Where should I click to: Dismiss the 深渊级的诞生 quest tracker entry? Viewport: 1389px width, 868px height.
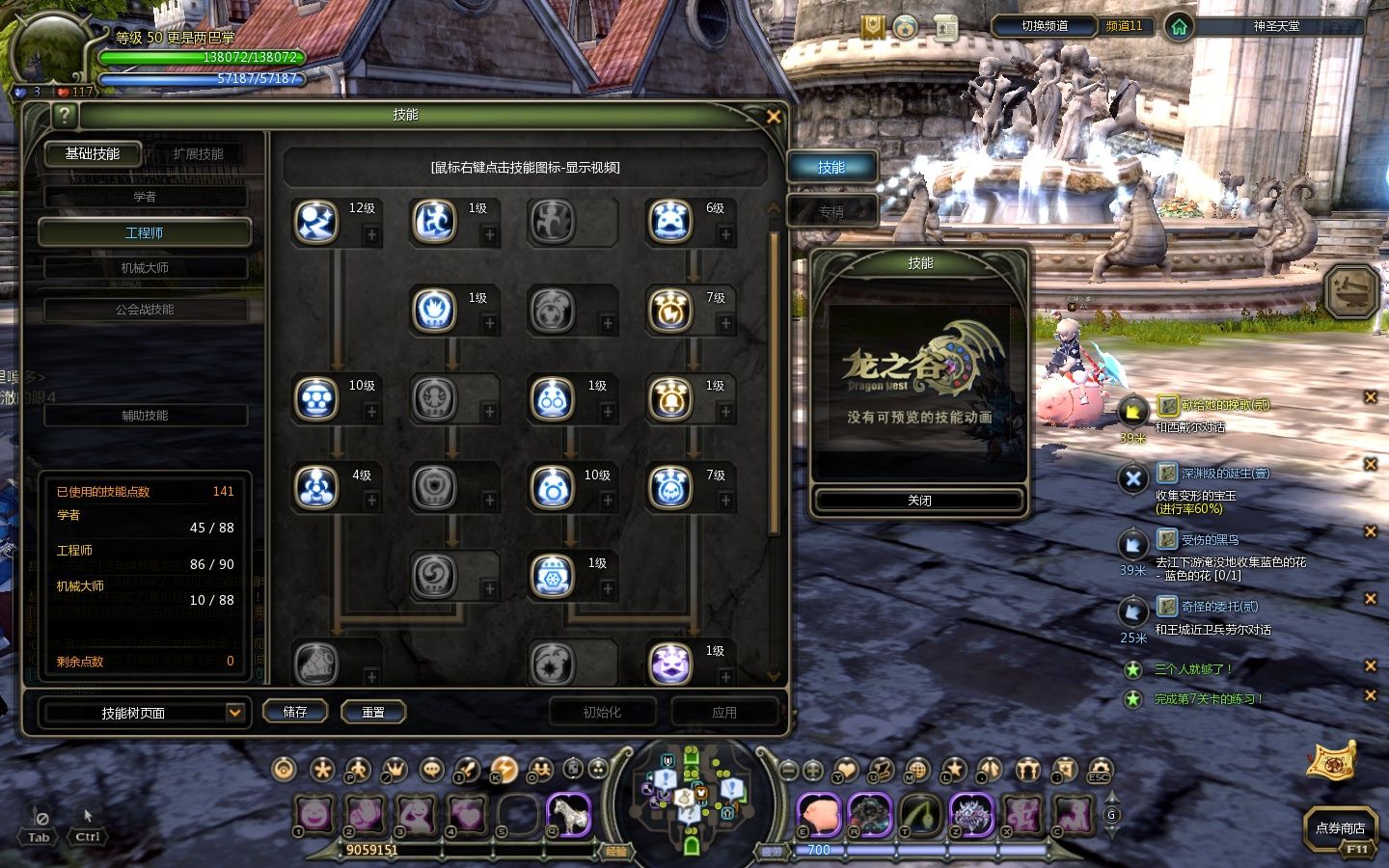tap(1370, 464)
